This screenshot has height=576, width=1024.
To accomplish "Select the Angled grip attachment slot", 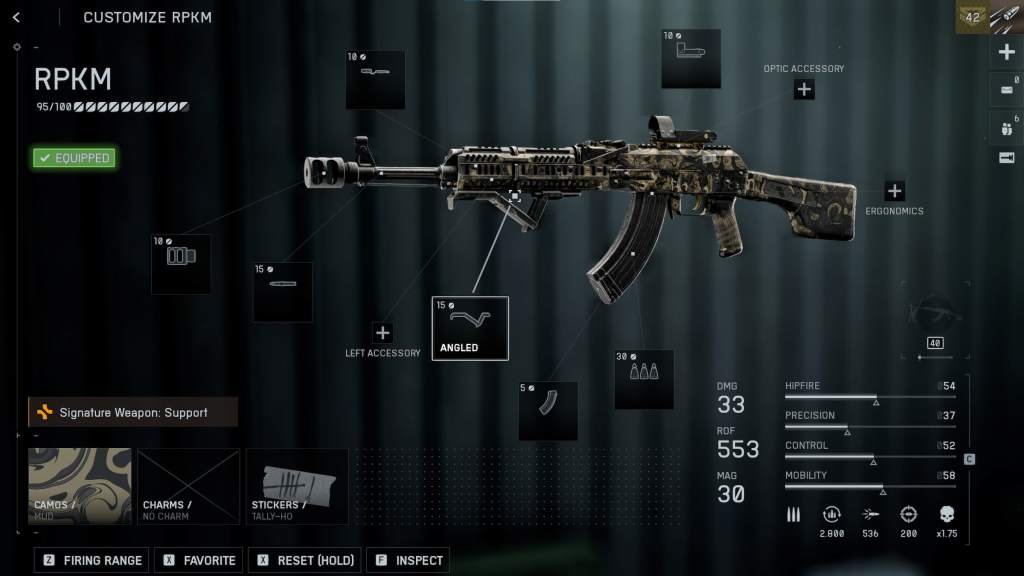I will point(470,328).
